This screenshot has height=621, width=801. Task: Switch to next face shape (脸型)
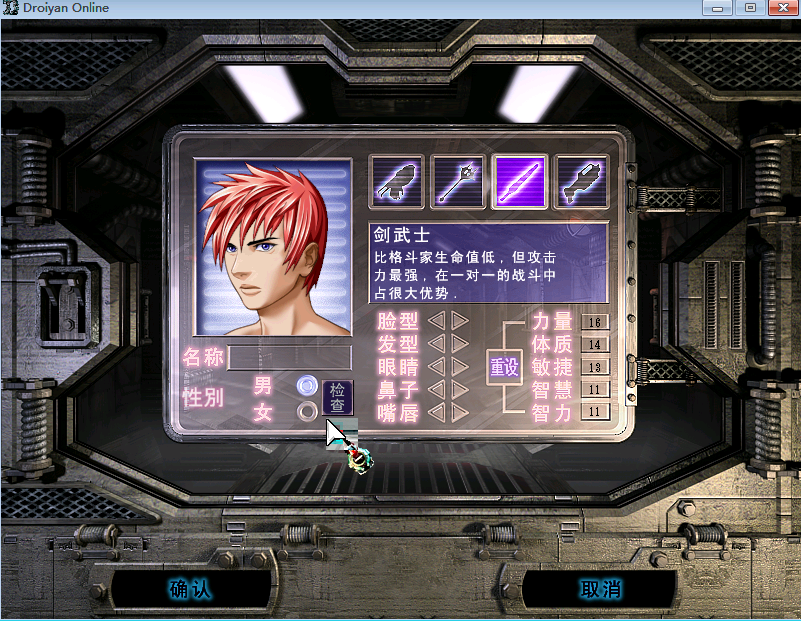(459, 321)
